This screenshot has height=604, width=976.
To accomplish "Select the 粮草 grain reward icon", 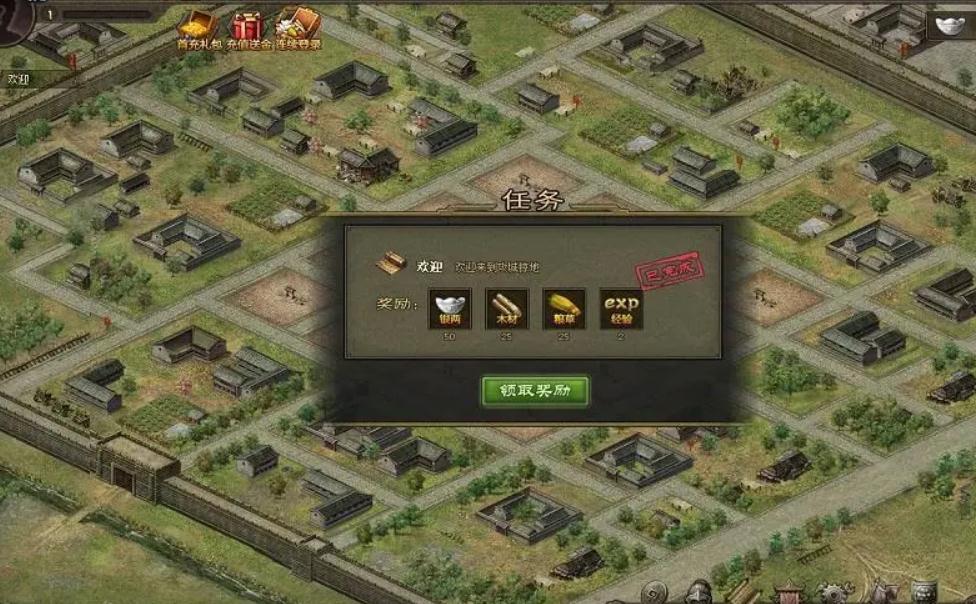I will pos(564,309).
